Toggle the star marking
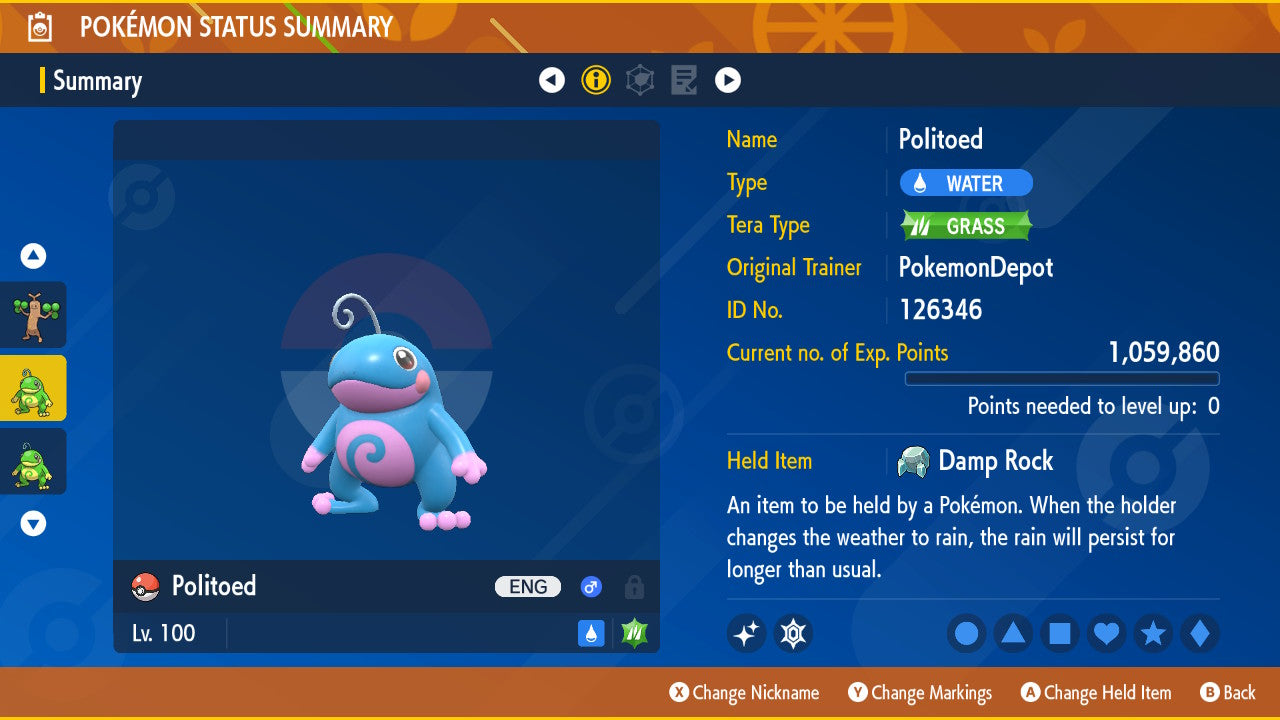This screenshot has width=1280, height=720. click(1153, 633)
